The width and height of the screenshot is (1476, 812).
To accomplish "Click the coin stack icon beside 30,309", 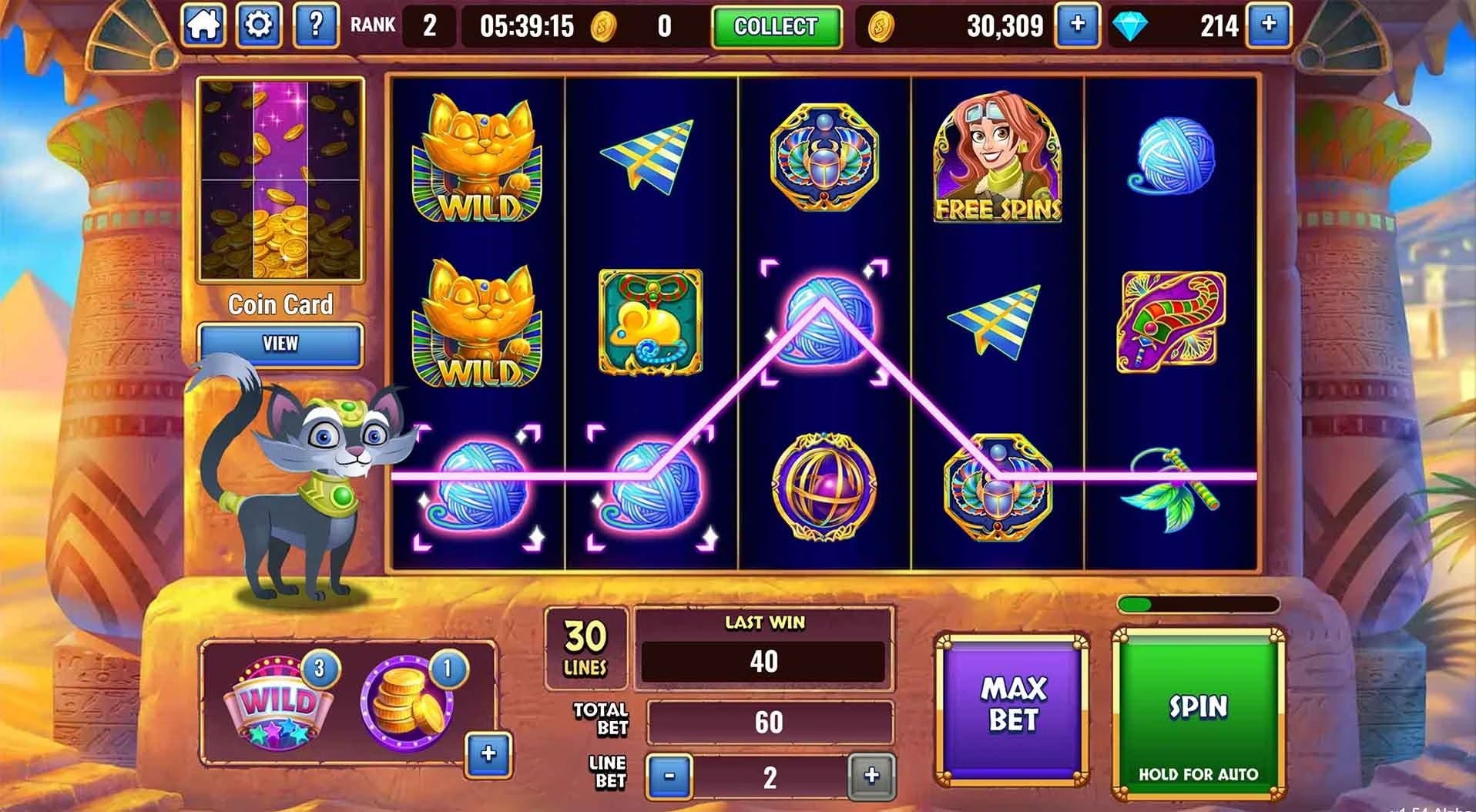I will pyautogui.click(x=880, y=25).
